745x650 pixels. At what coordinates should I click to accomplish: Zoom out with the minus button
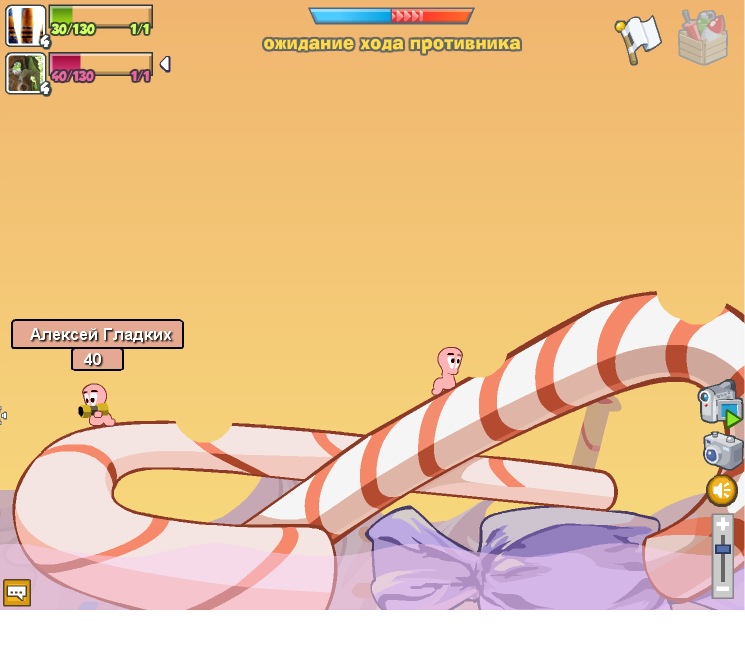[x=722, y=589]
